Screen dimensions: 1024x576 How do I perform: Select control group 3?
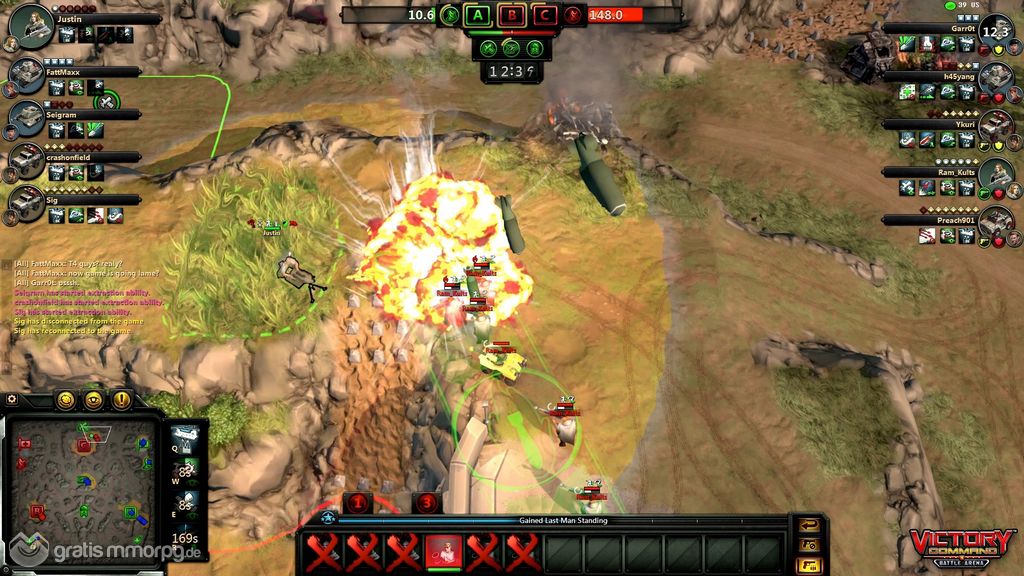[428, 503]
